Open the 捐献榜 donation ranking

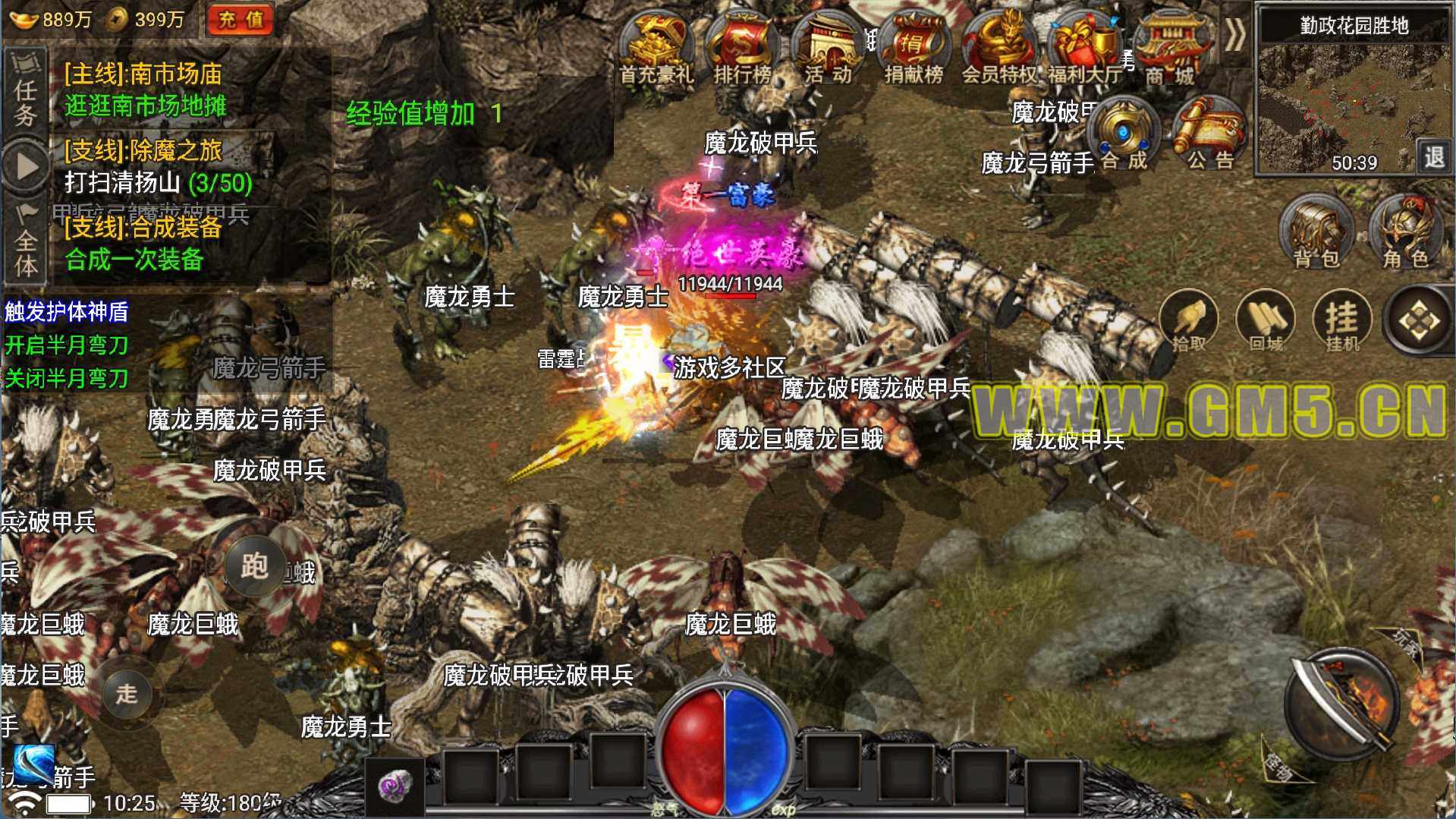coord(914,49)
